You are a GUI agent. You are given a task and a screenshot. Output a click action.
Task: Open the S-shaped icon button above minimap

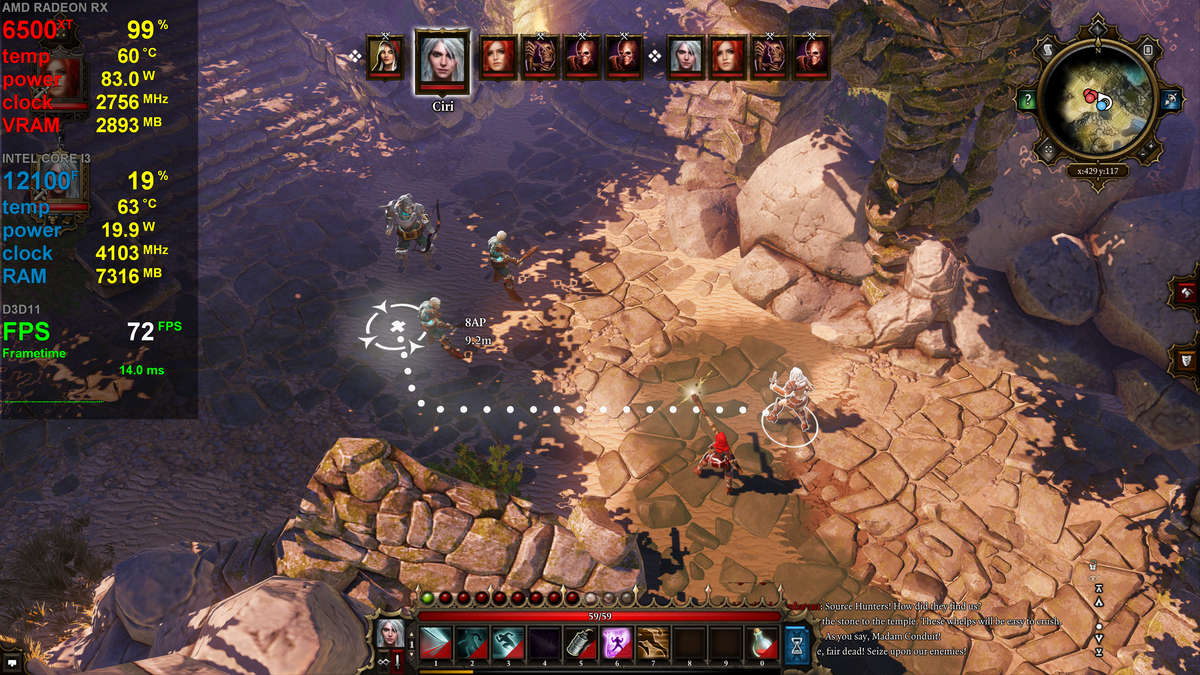1045,48
